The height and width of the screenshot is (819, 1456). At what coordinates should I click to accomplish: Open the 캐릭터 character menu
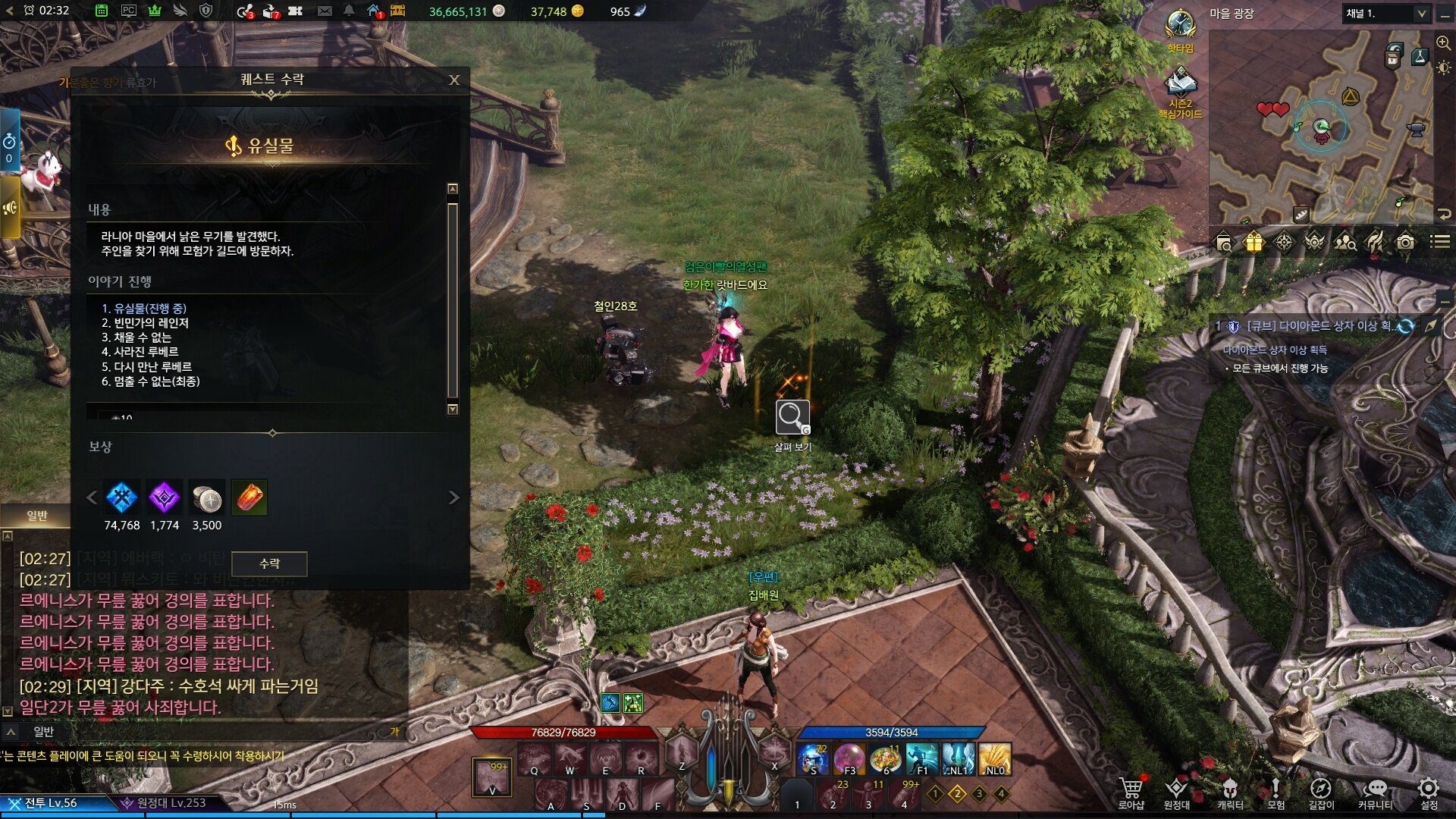1230,789
